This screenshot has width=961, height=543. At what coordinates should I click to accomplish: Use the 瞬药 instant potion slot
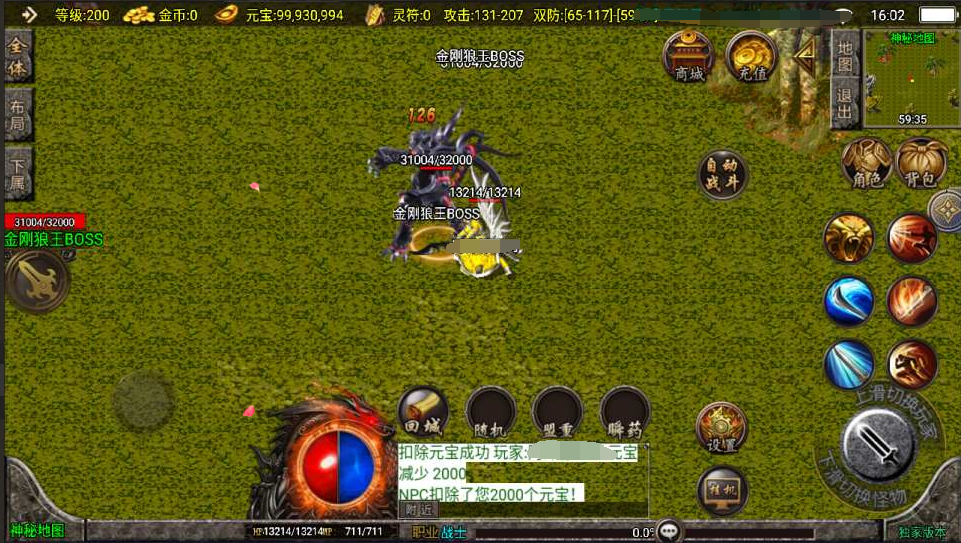(625, 411)
